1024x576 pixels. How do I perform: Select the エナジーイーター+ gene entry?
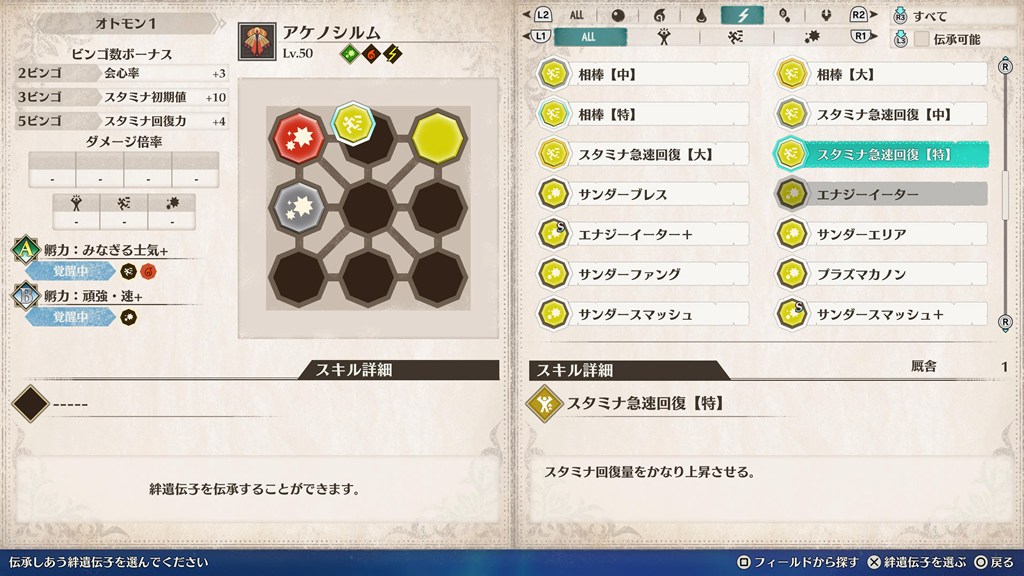tap(642, 234)
